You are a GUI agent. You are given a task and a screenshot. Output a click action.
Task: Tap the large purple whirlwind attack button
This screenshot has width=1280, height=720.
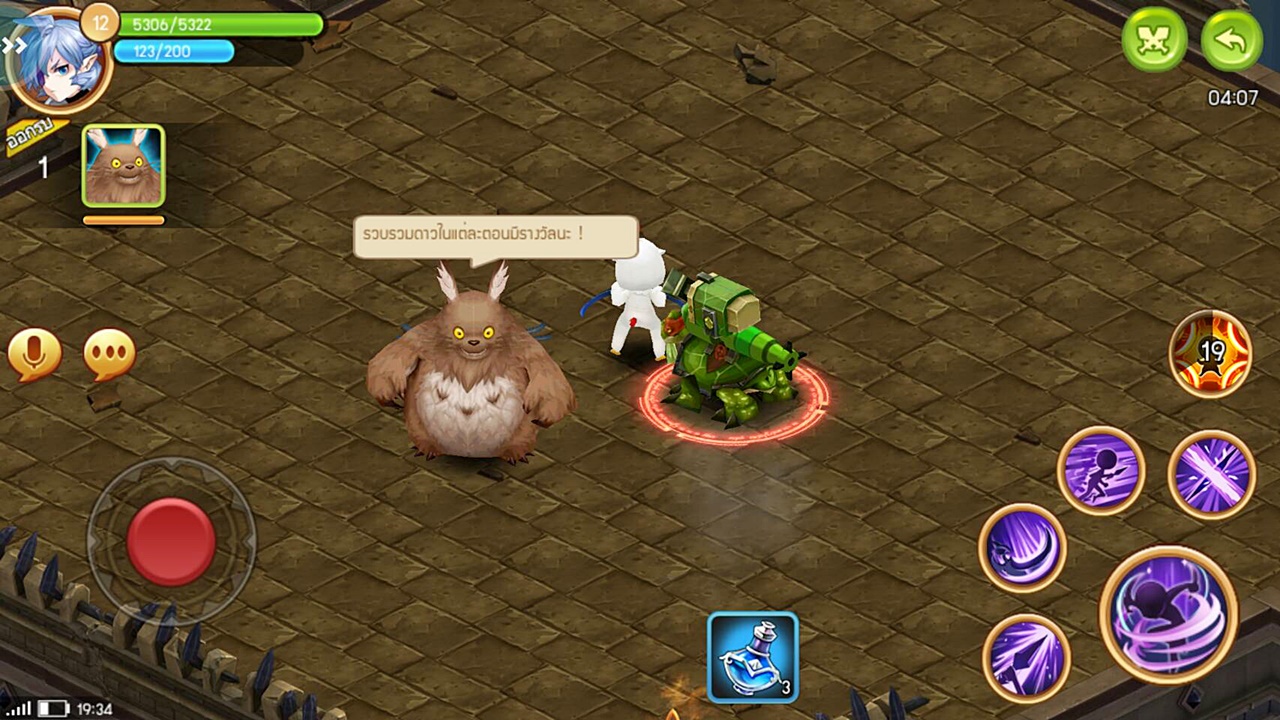coord(1168,615)
